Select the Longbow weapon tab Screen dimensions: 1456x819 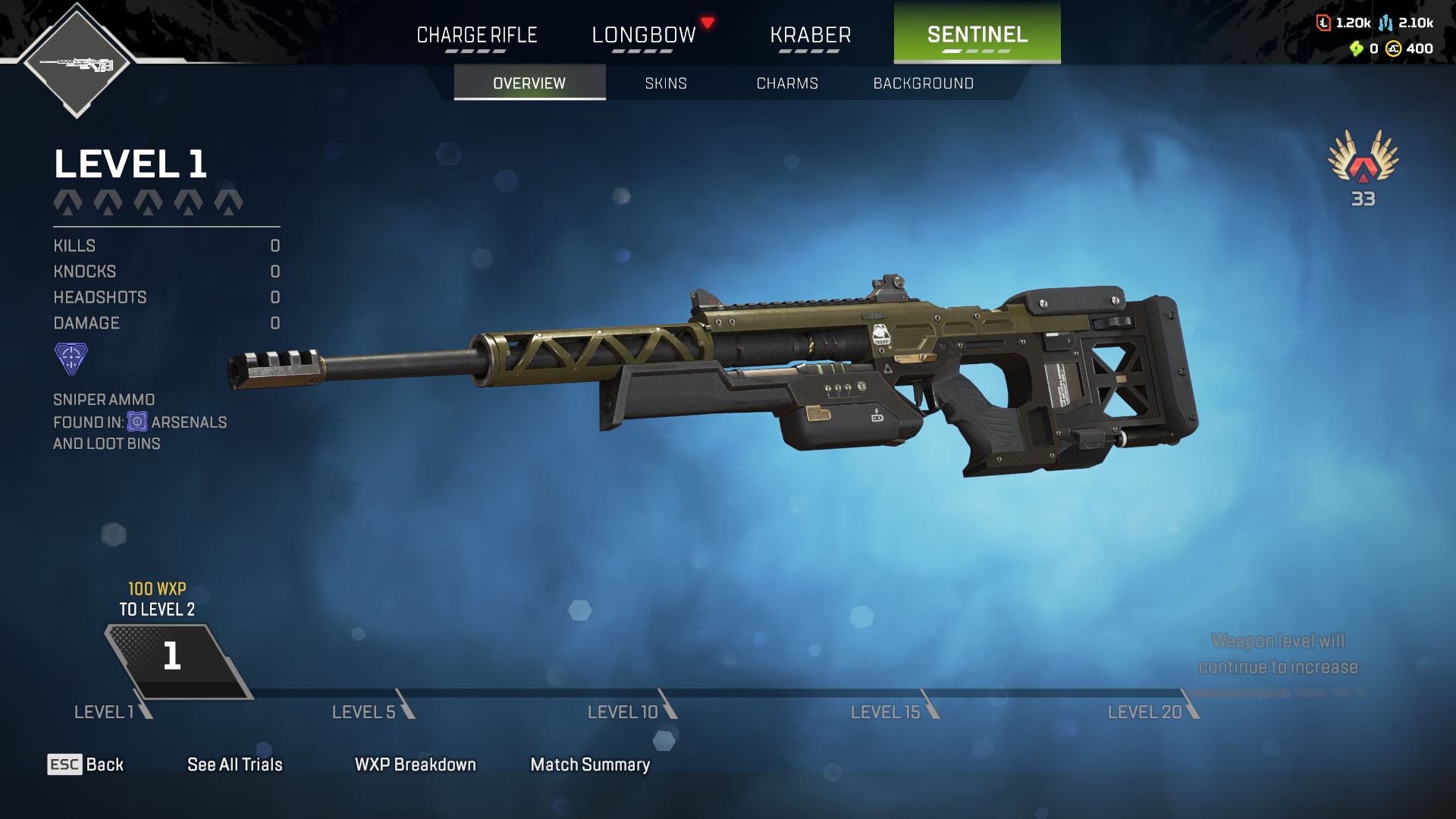point(643,35)
